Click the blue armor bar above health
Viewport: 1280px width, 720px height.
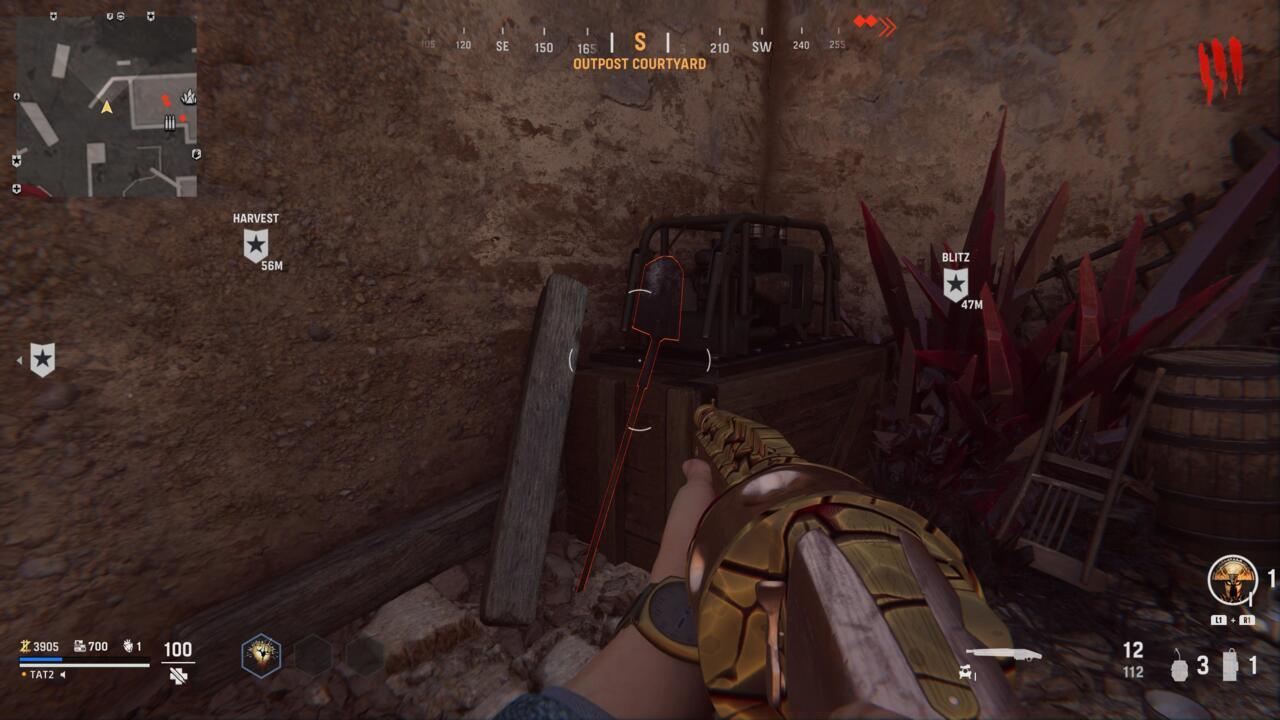click(x=40, y=659)
